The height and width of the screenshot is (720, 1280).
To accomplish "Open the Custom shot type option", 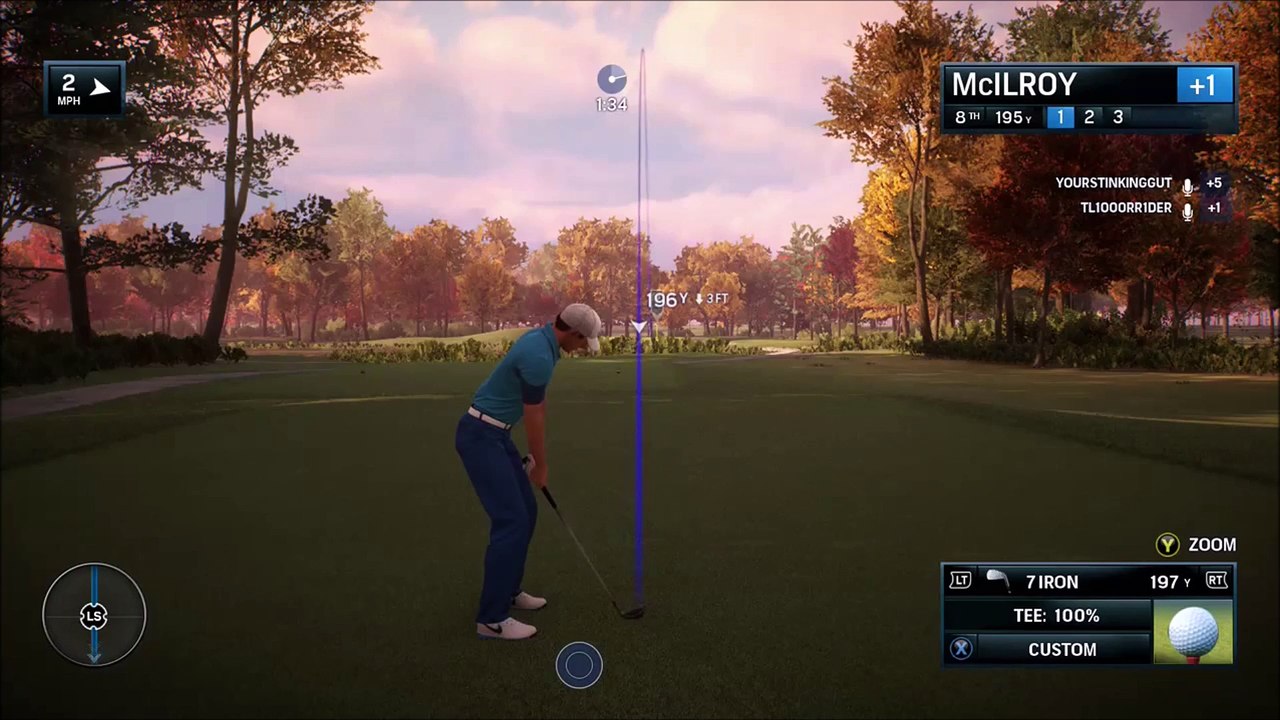I will 1062,649.
